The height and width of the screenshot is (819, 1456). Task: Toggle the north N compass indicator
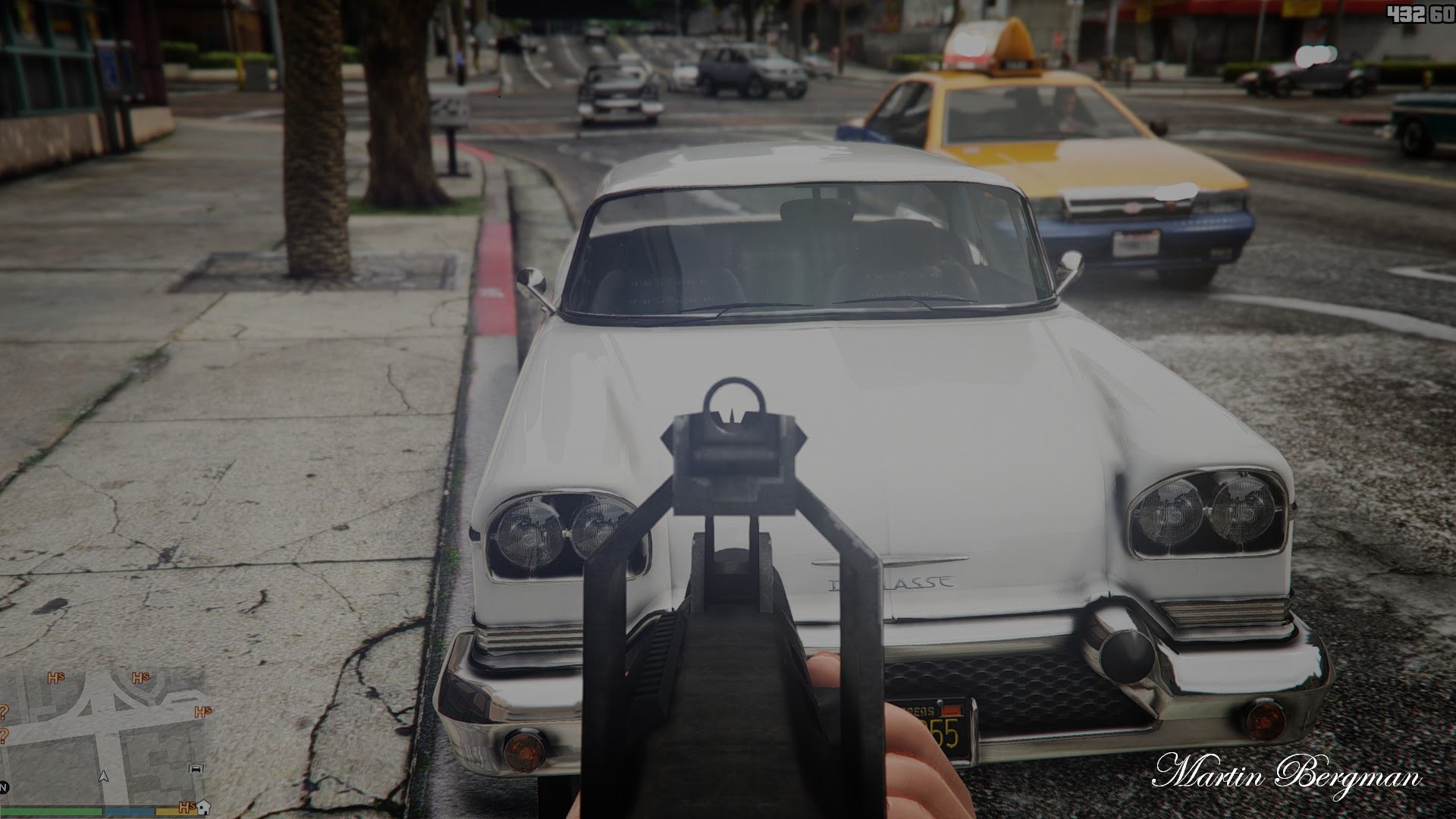tap(3, 787)
